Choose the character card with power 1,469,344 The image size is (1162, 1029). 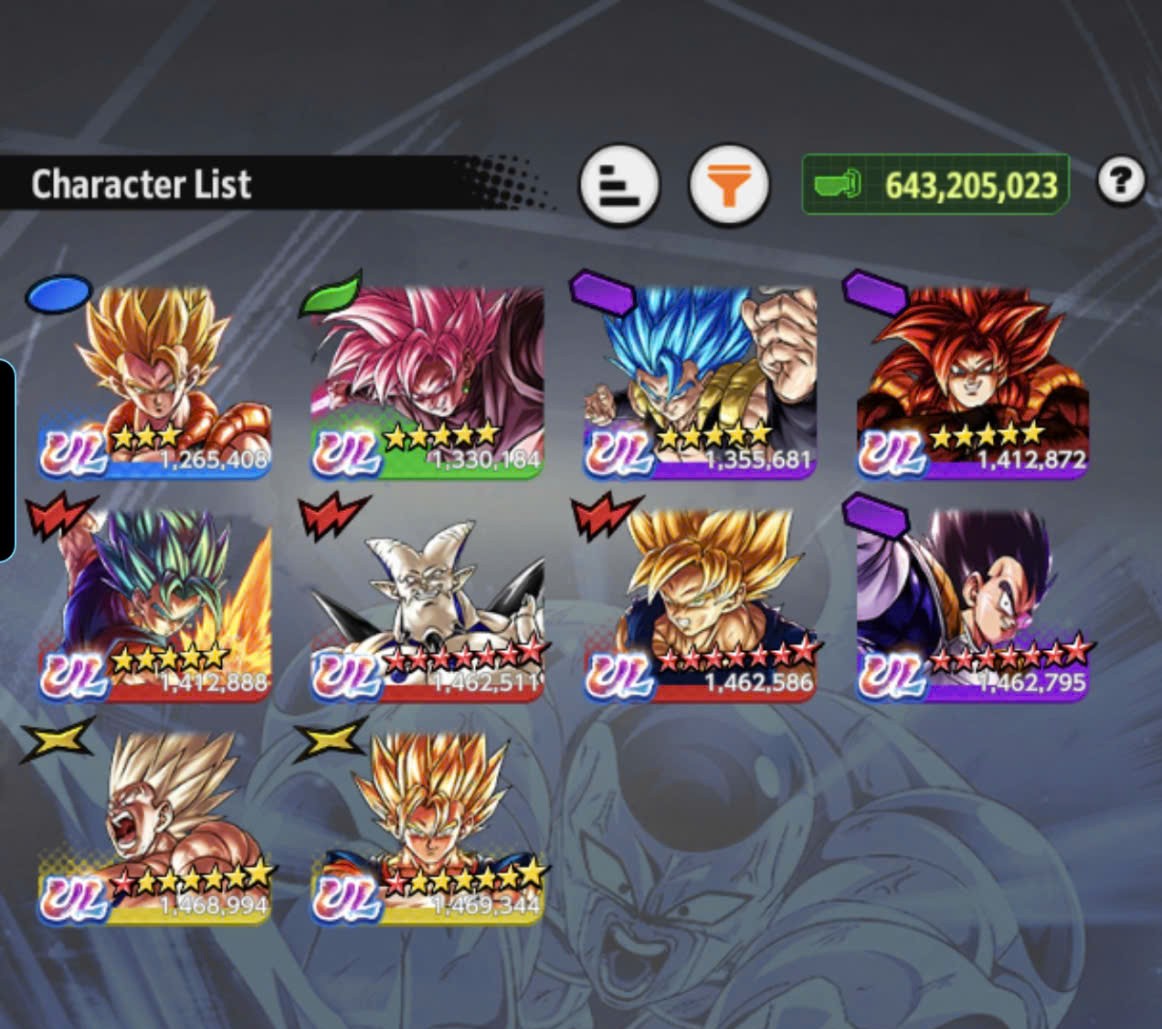(x=428, y=826)
